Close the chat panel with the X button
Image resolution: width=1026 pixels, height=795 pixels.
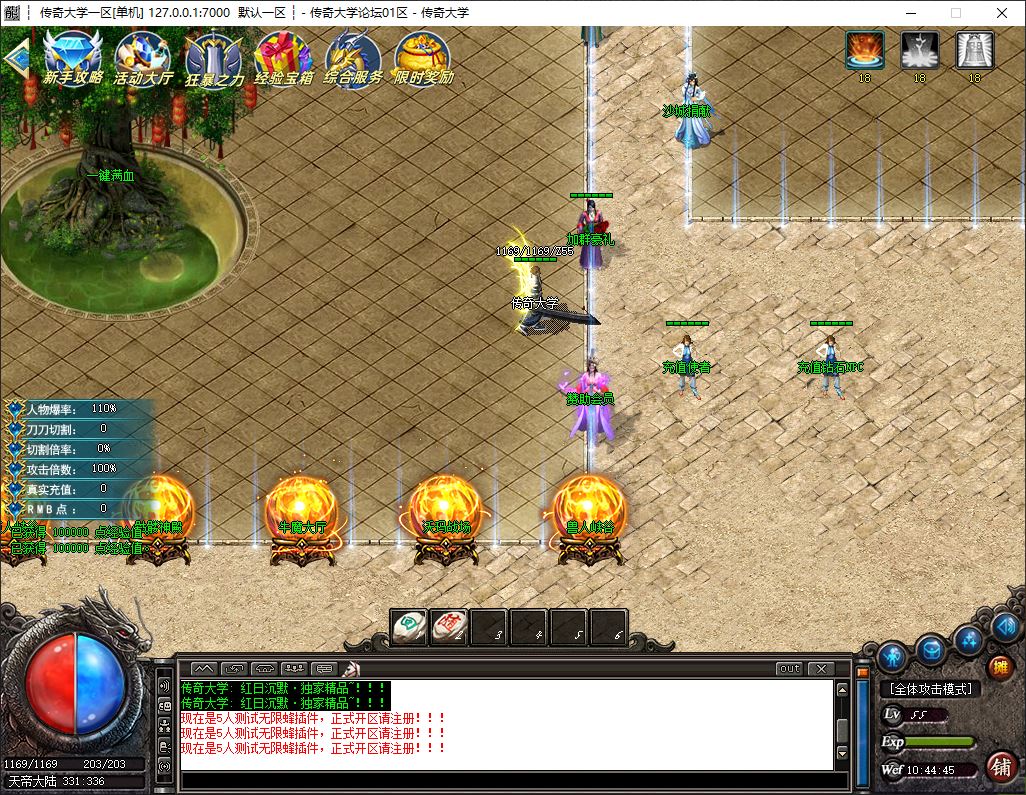(x=821, y=668)
